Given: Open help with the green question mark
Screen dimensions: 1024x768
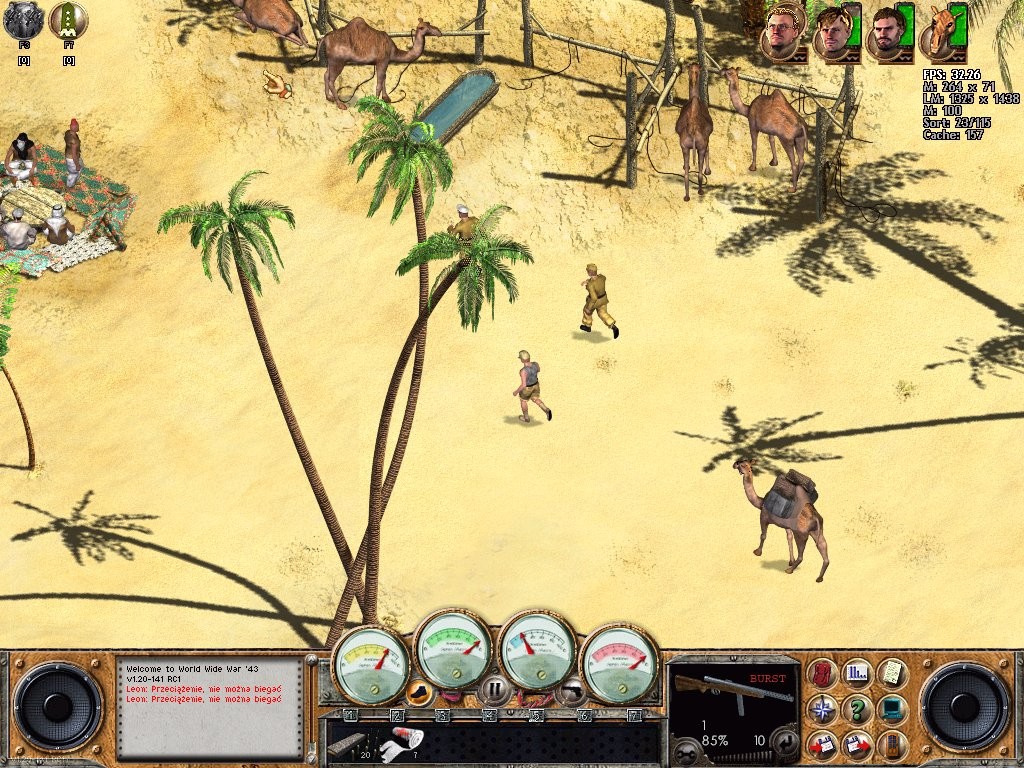Looking at the screenshot, I should (x=857, y=710).
